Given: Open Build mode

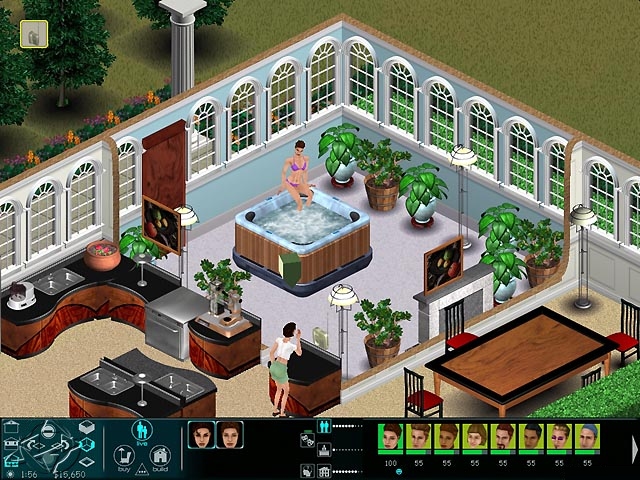Looking at the screenshot, I should (158, 458).
